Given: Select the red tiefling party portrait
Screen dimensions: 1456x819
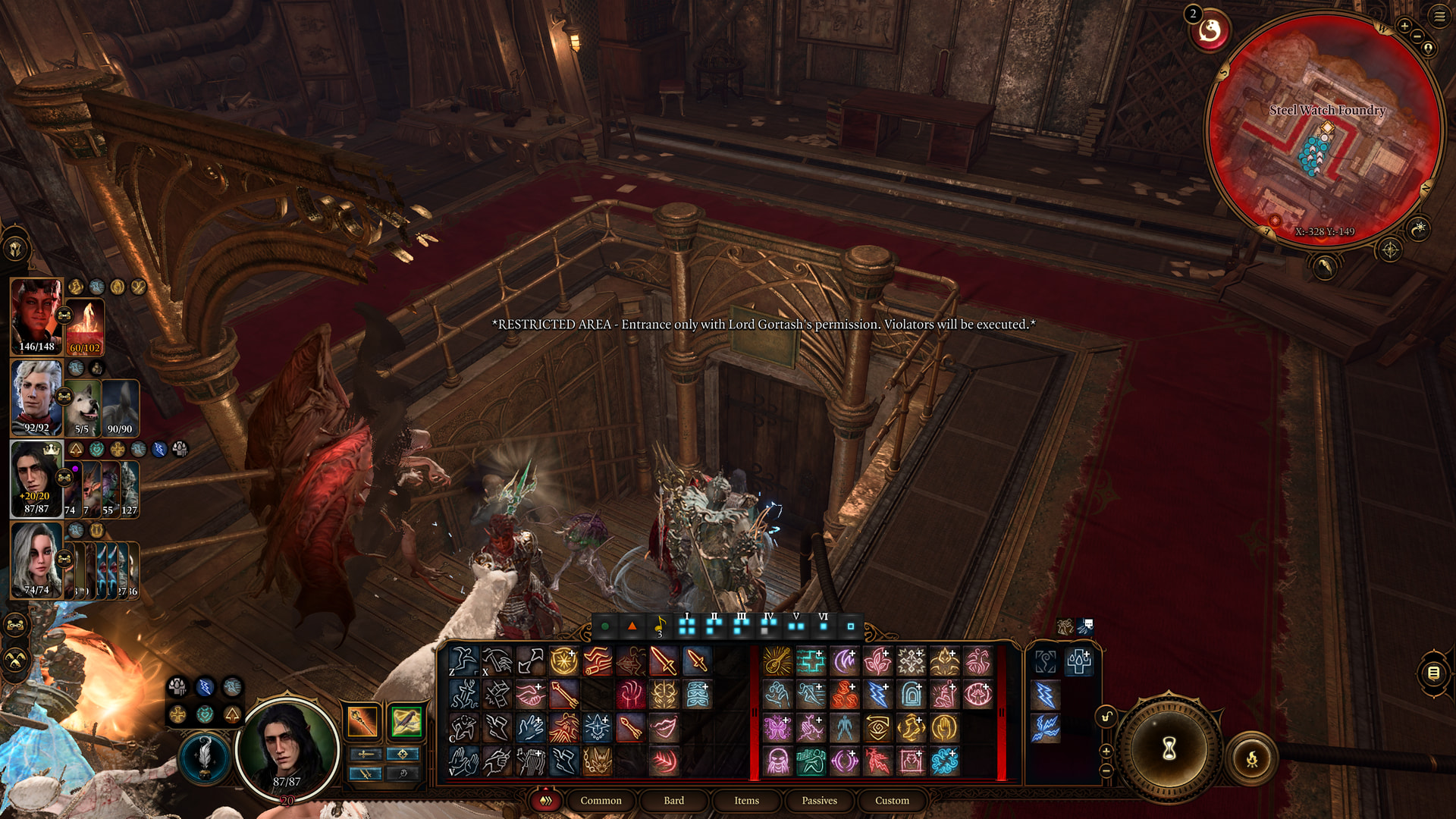Looking at the screenshot, I should 36,316.
